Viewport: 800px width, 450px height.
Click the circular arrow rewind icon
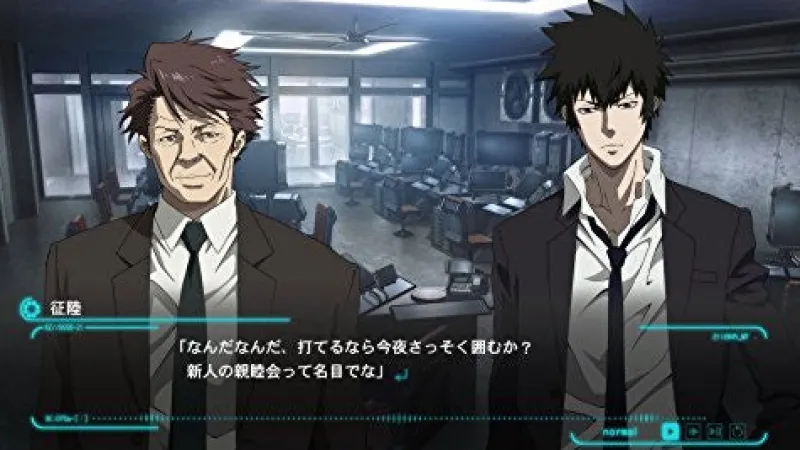pos(738,432)
